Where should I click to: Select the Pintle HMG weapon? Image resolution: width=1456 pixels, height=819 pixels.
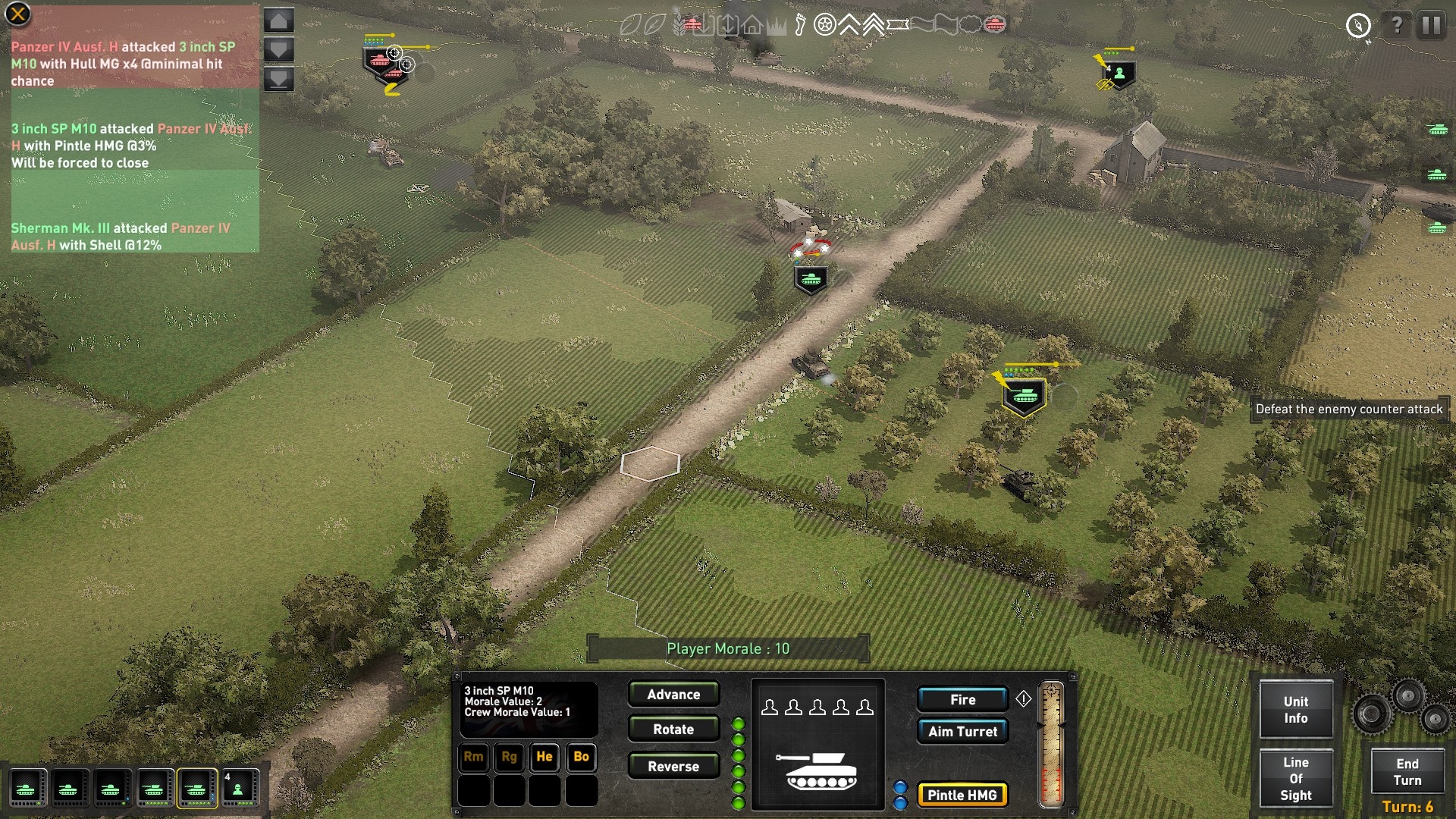point(962,795)
